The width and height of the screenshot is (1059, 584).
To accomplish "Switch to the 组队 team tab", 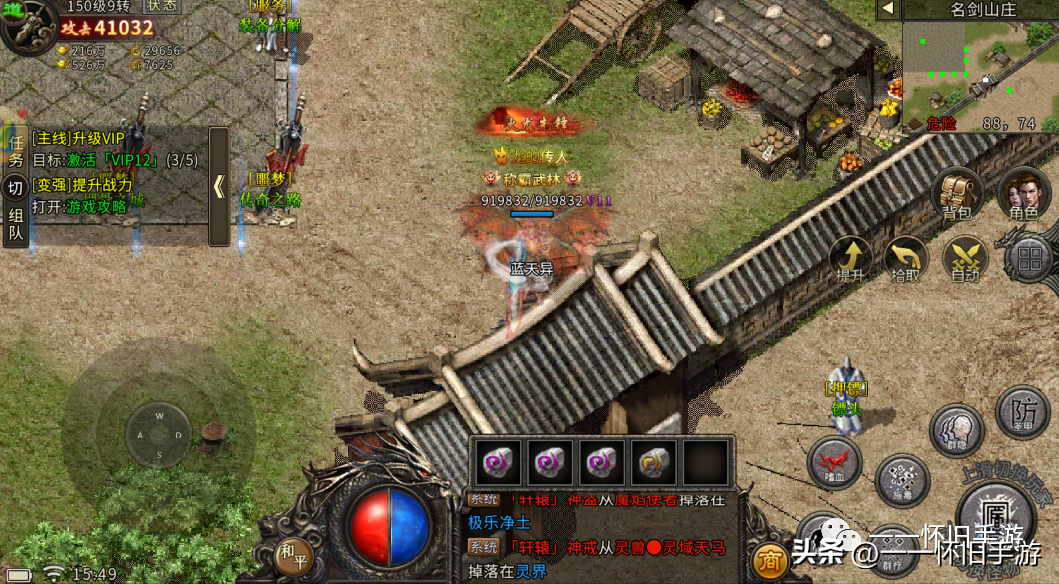I will 15,224.
